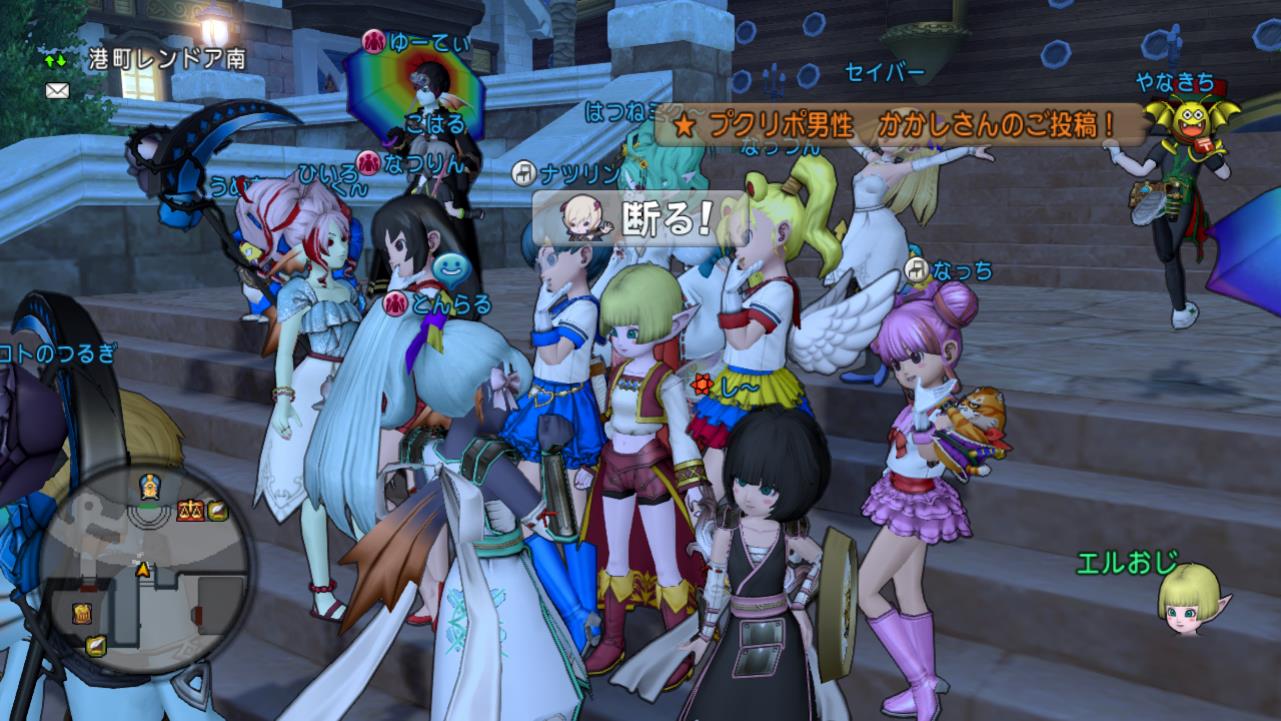Click the green connection arrows icon
Viewport: 1281px width, 721px height.
tap(56, 60)
